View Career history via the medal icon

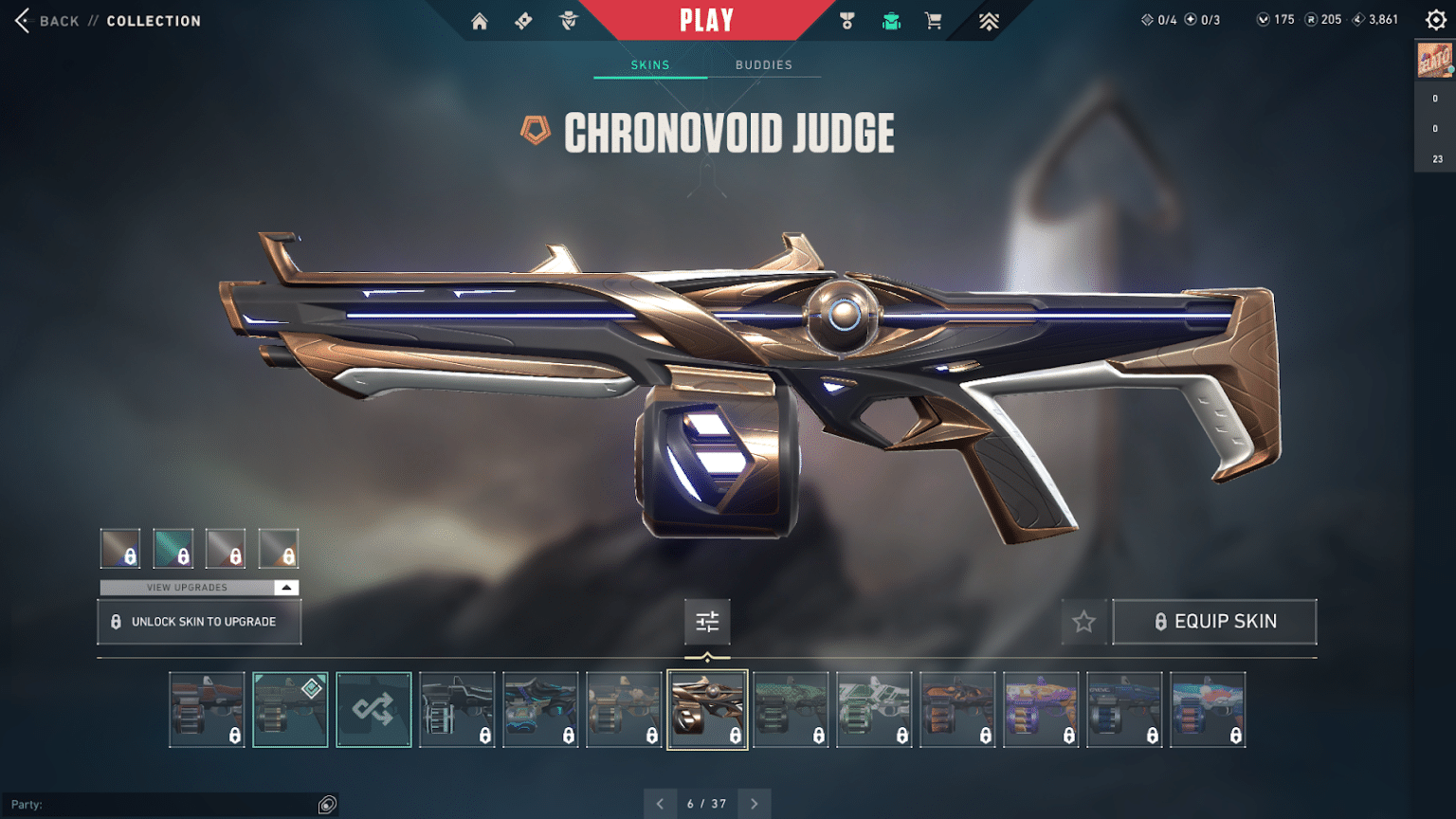(846, 20)
